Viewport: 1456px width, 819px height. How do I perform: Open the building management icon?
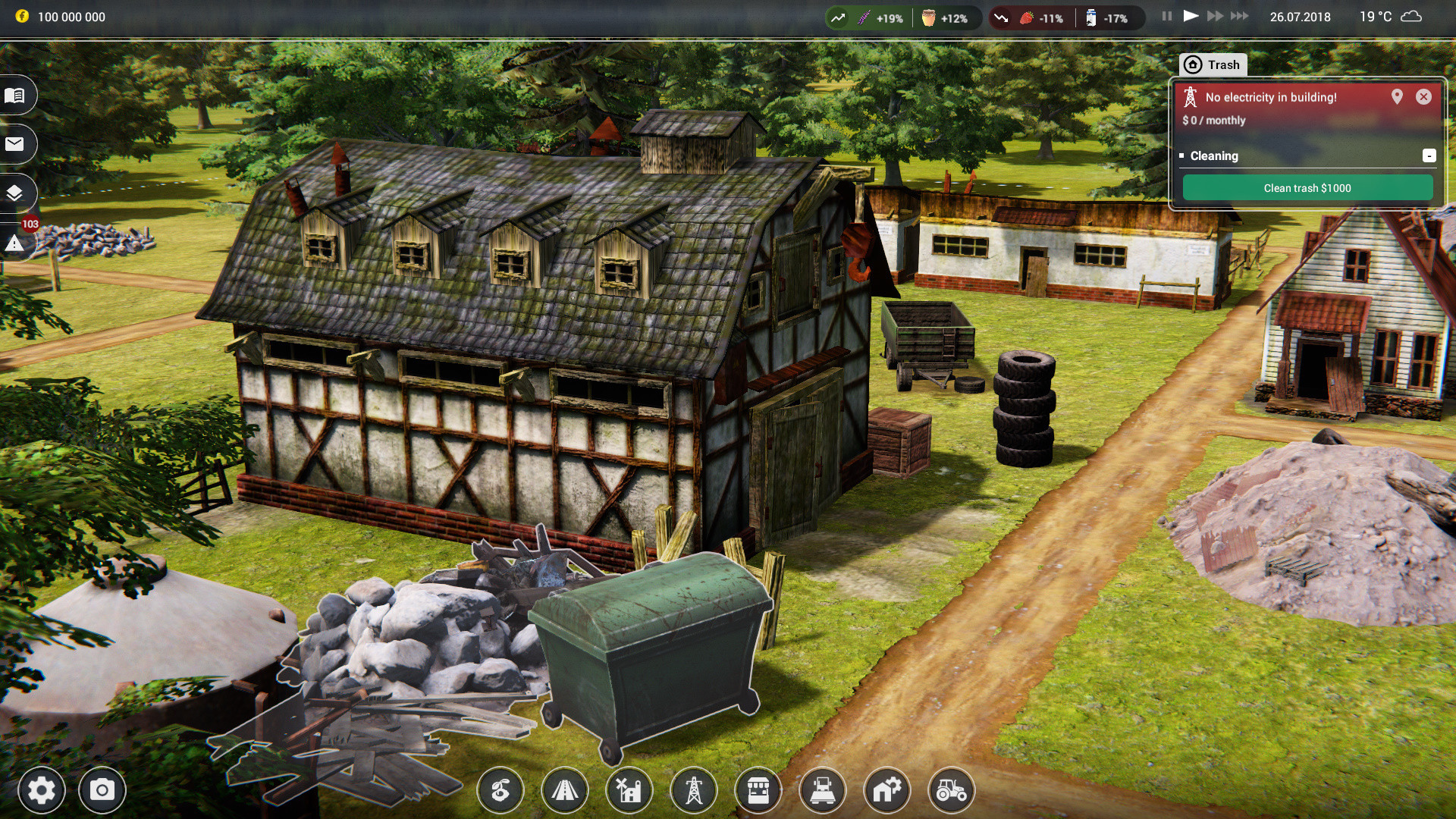click(887, 790)
